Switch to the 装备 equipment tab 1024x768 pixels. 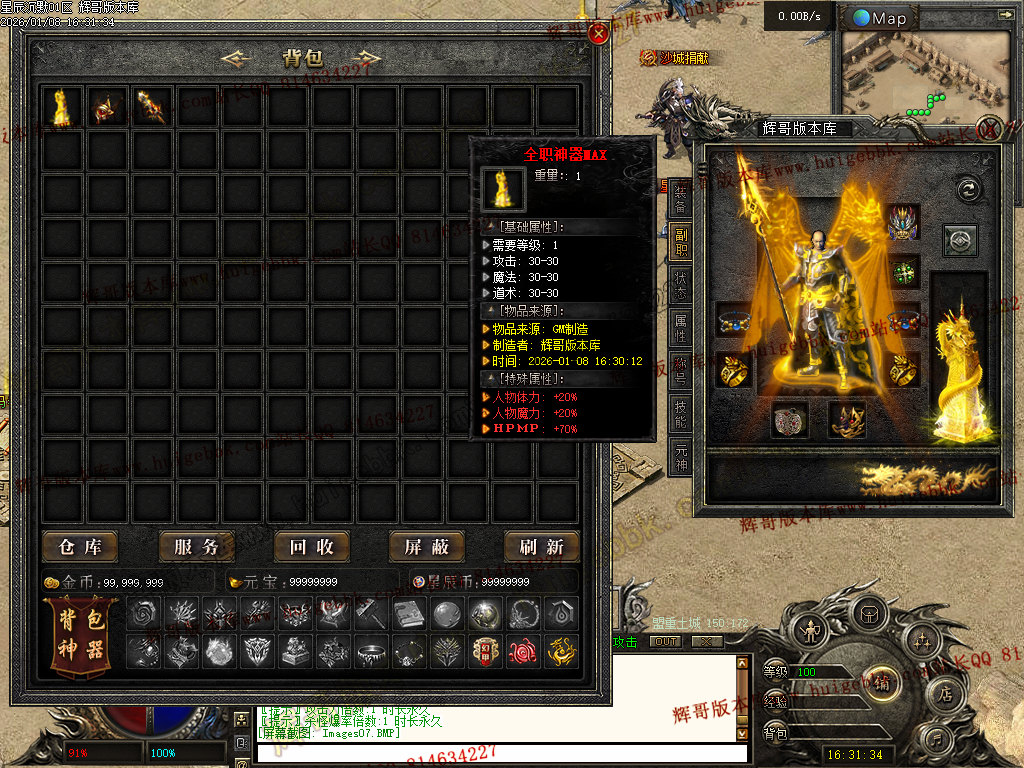(x=681, y=197)
